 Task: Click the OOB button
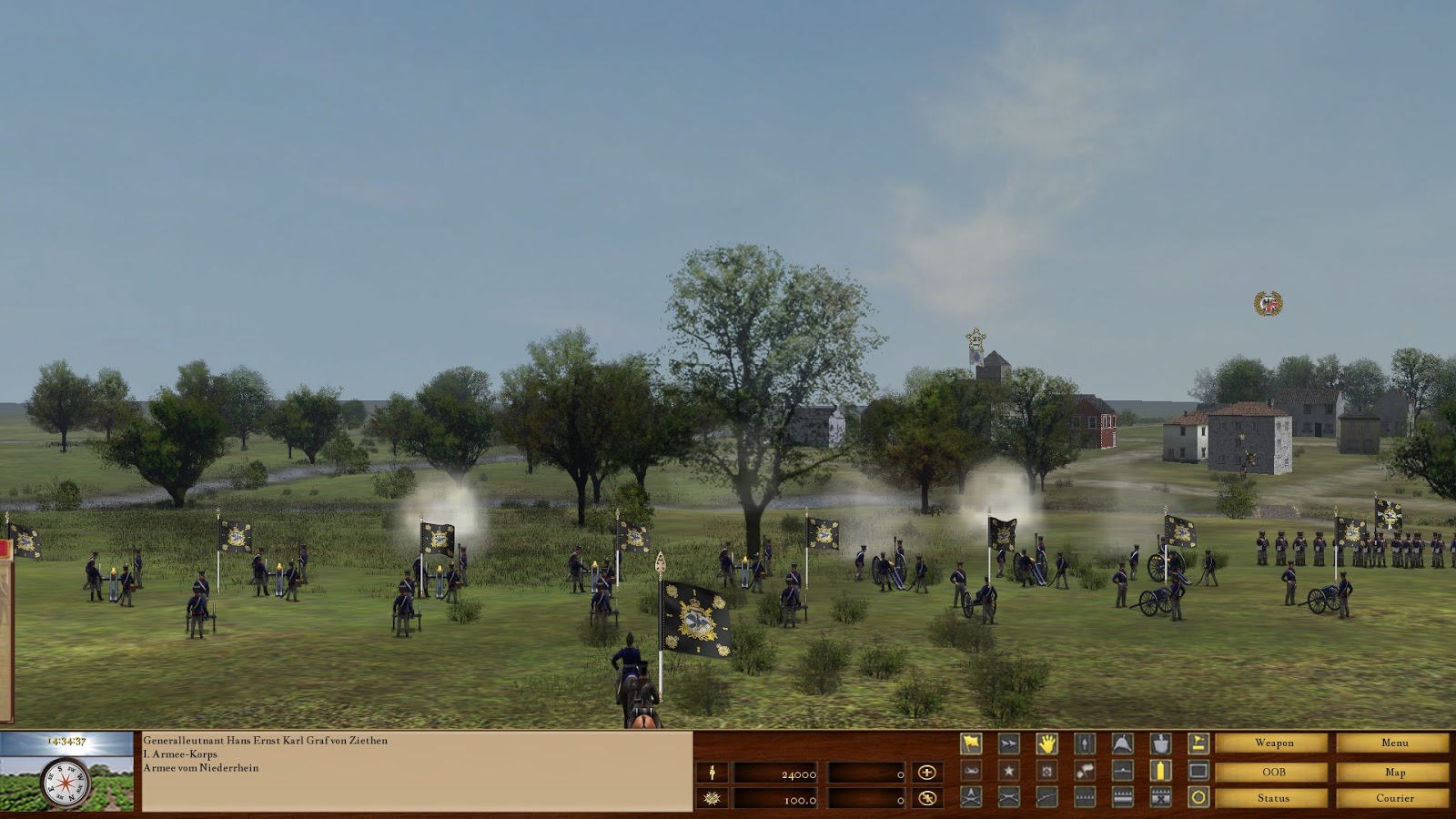pyautogui.click(x=1272, y=772)
